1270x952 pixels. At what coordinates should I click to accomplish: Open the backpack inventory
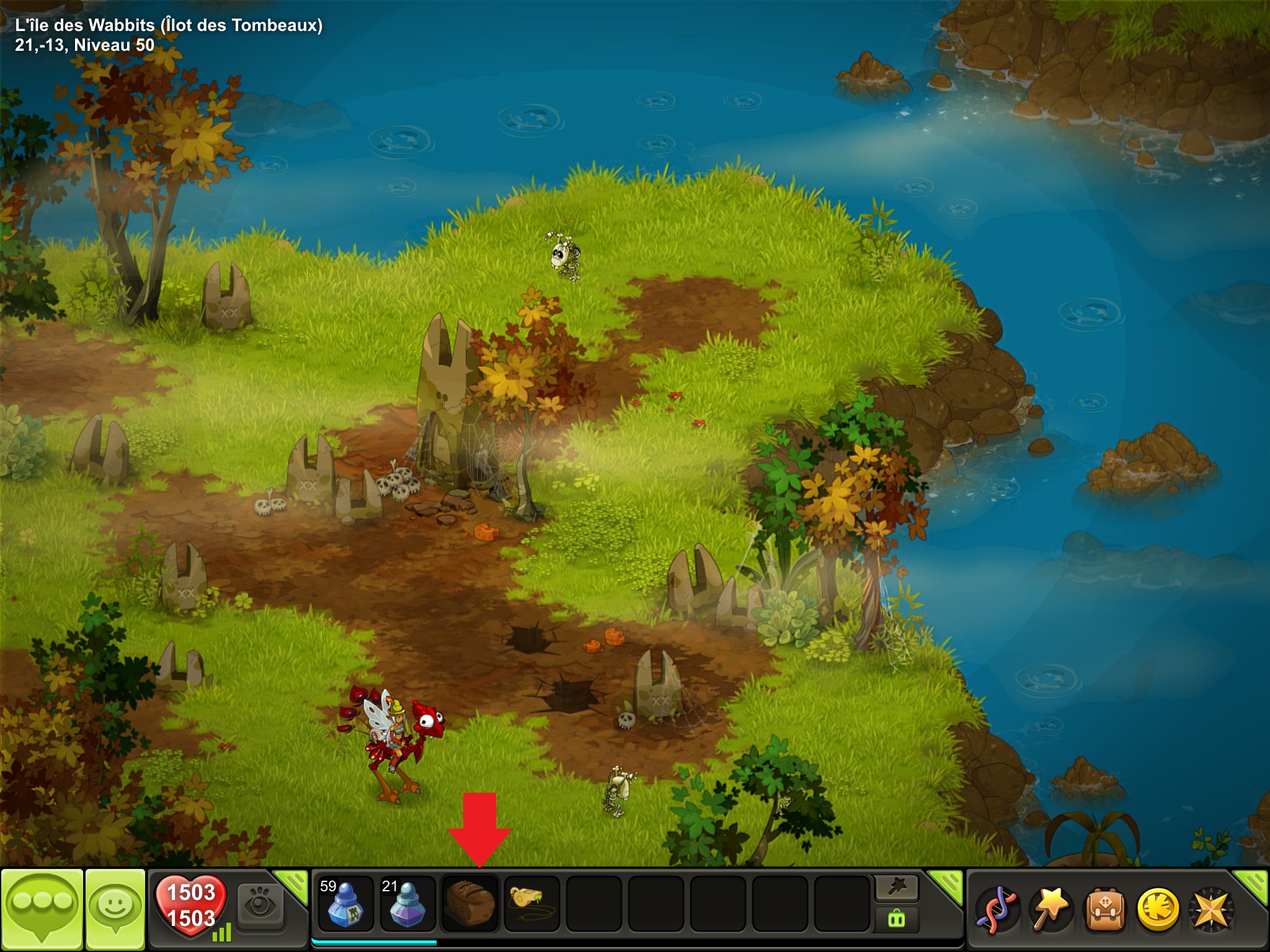point(1103,910)
